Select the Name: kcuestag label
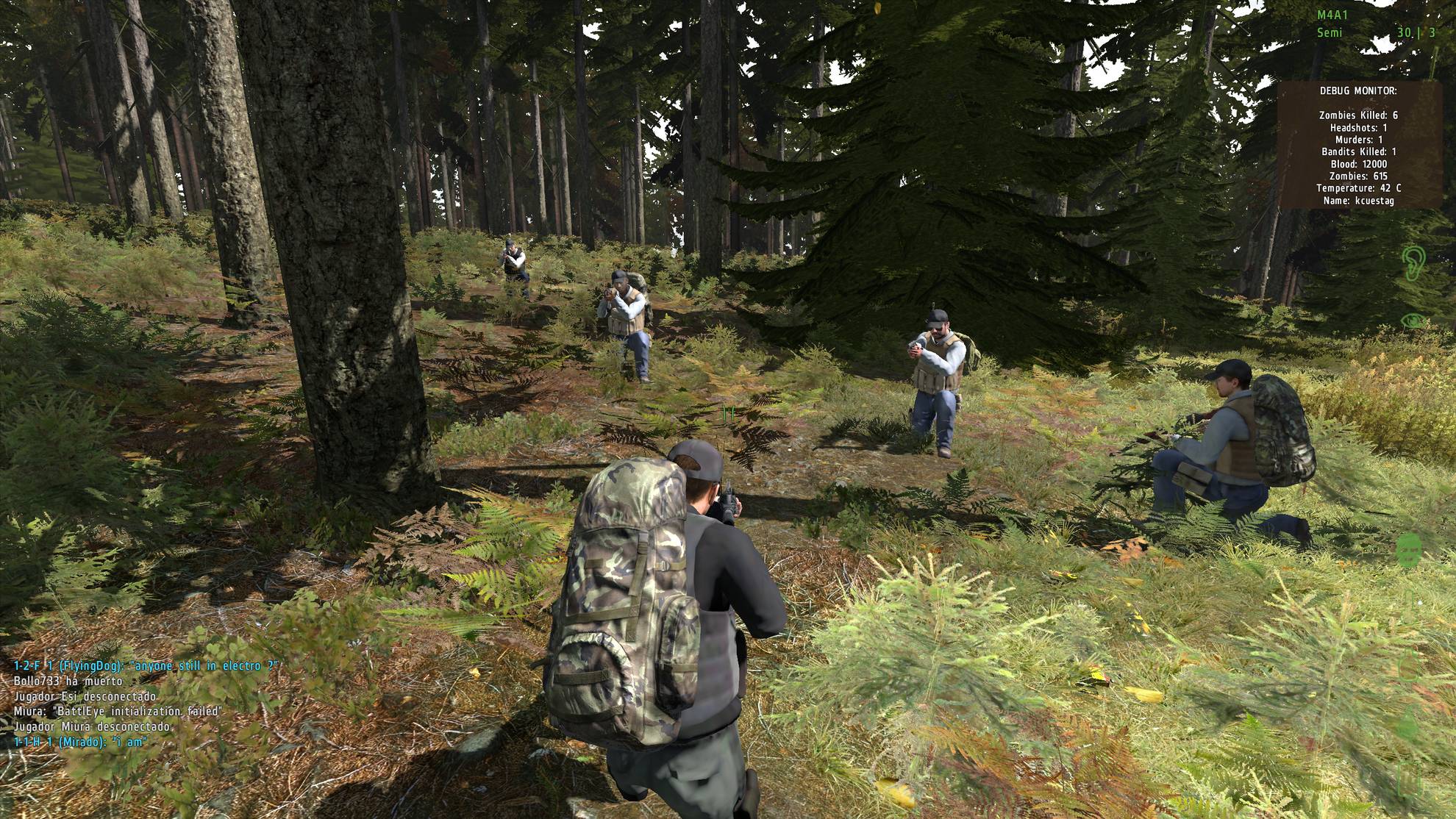Image resolution: width=1456 pixels, height=819 pixels. click(1358, 200)
